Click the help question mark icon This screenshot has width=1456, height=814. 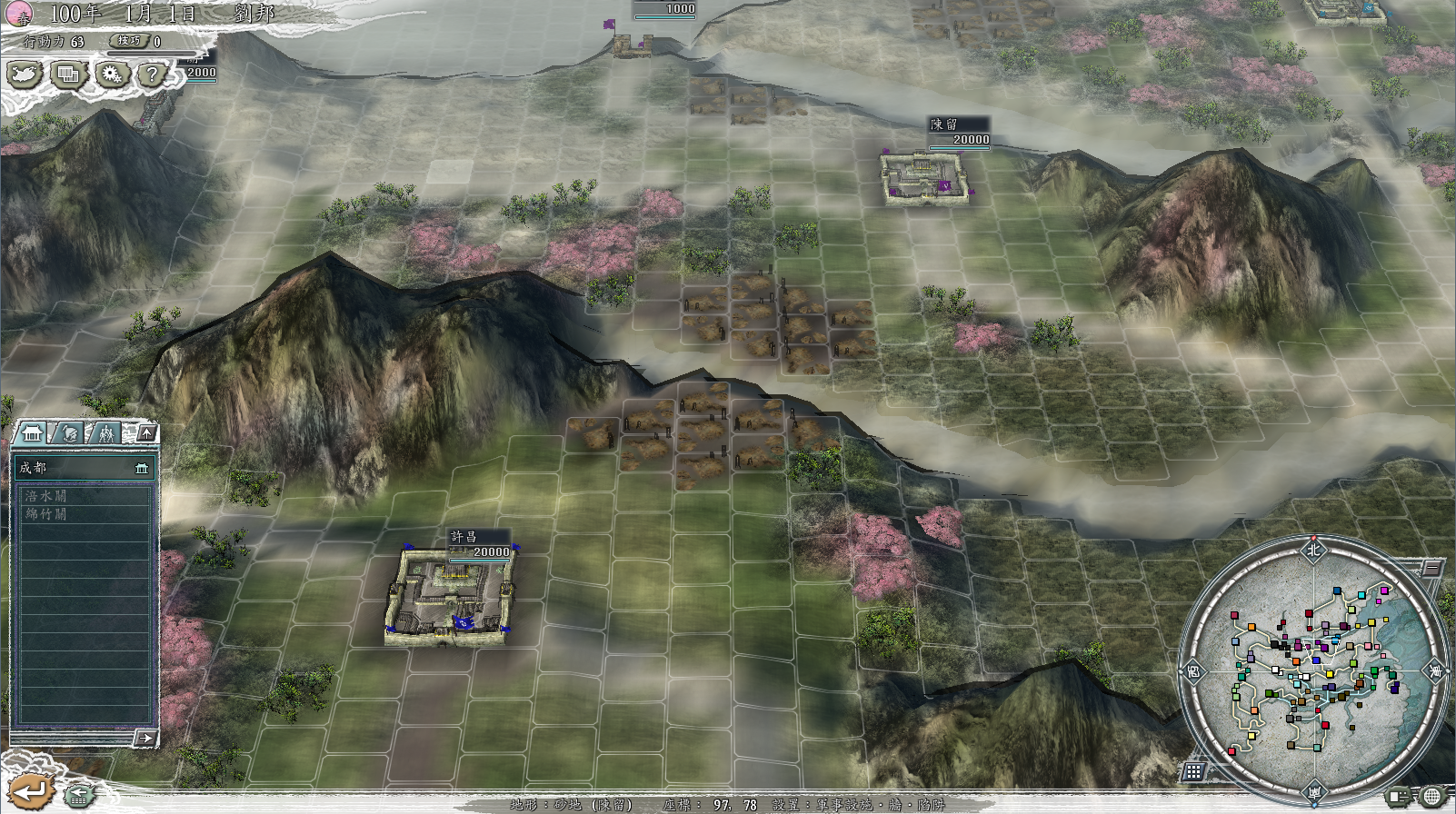(x=150, y=74)
